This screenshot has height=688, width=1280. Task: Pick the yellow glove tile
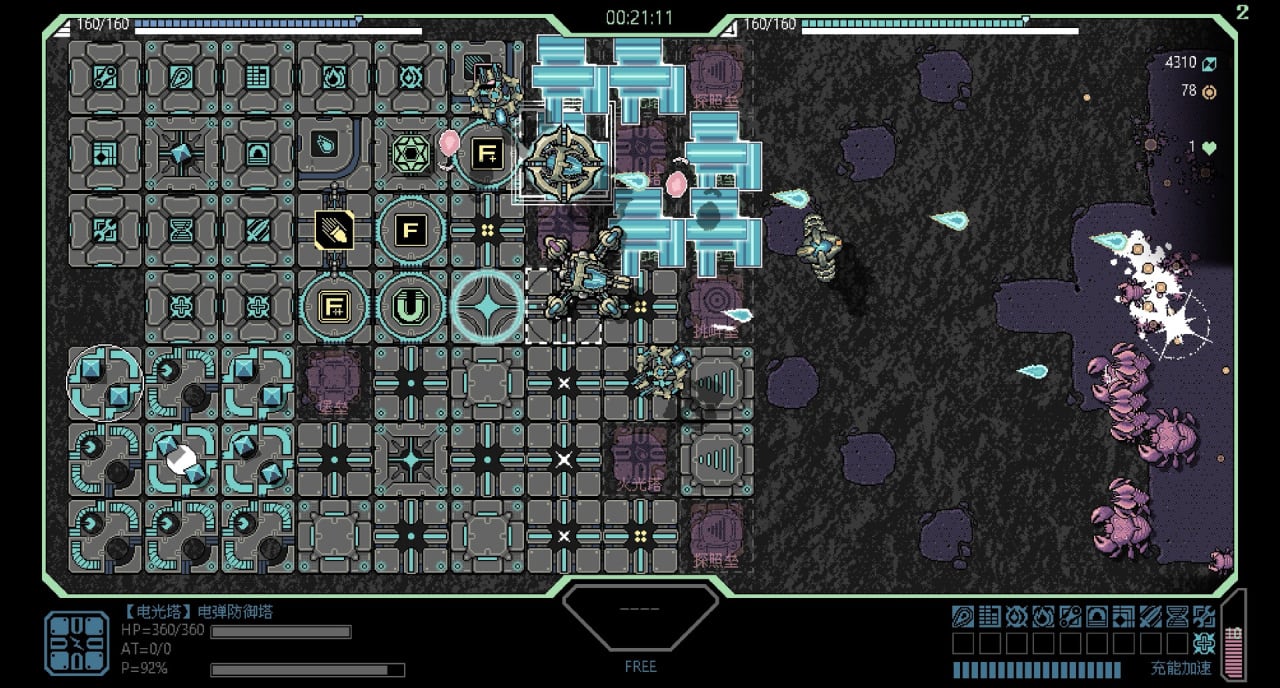[x=333, y=230]
